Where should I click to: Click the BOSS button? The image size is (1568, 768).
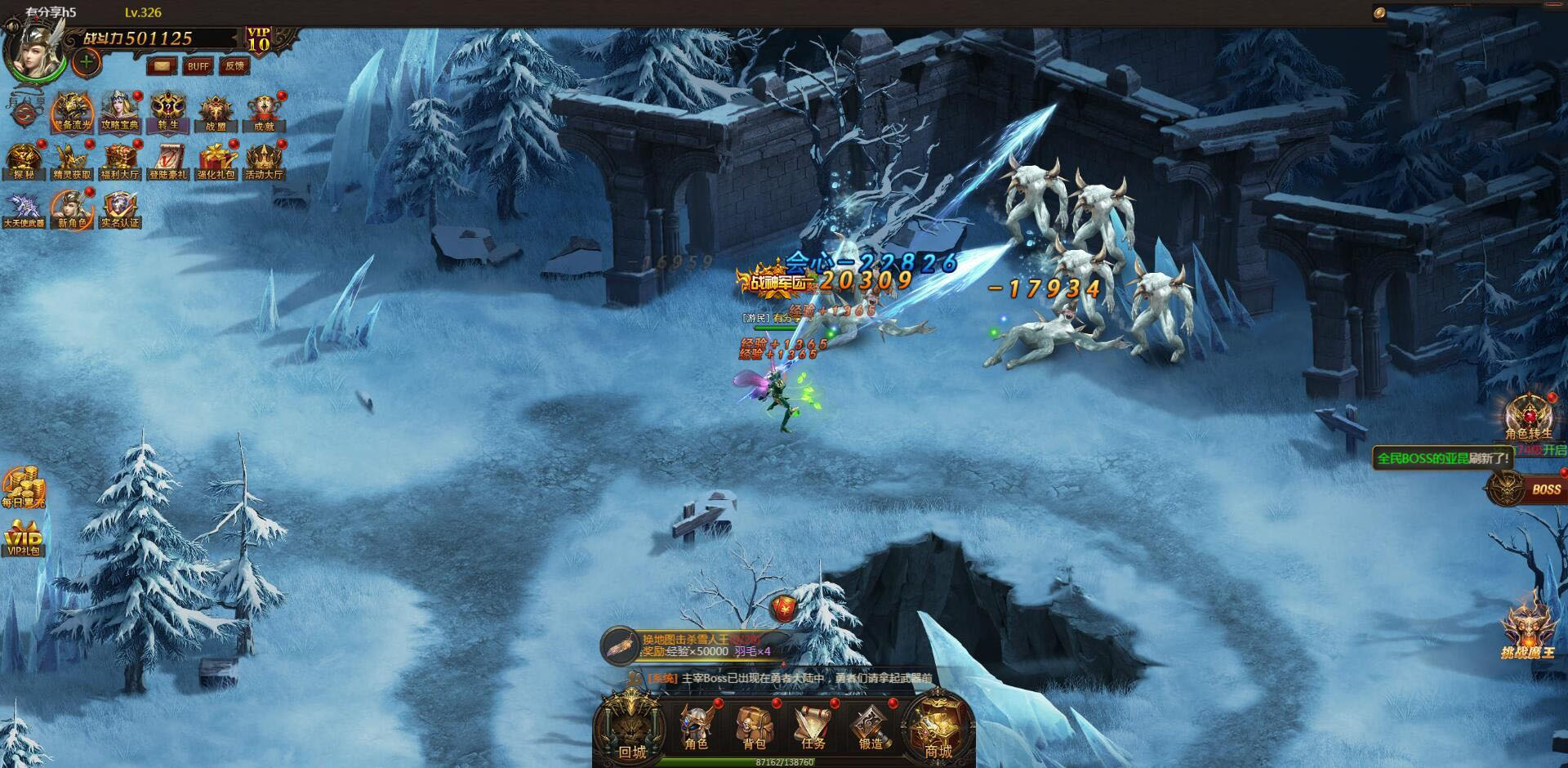click(1526, 489)
